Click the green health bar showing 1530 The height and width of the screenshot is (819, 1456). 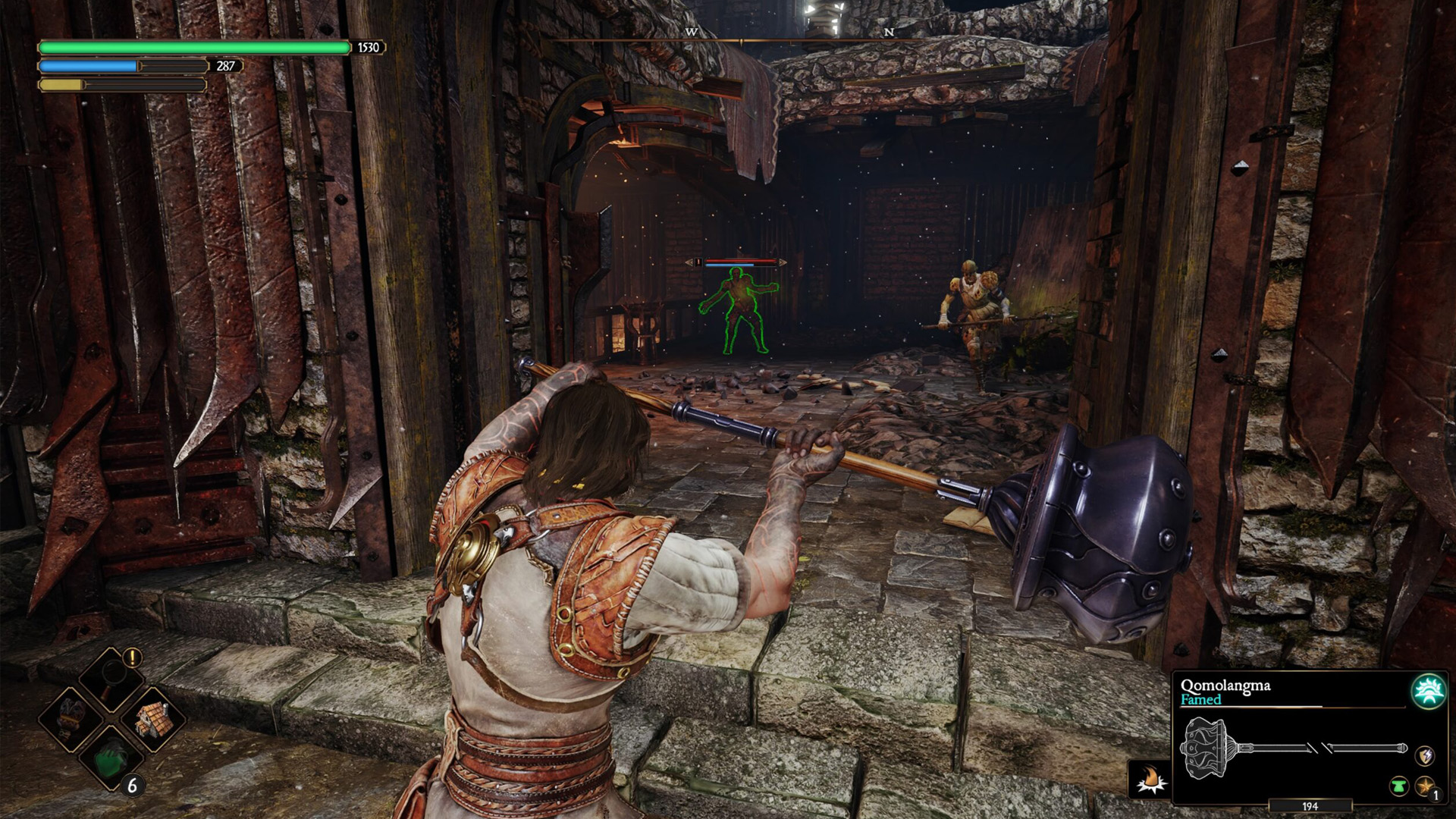[x=190, y=48]
